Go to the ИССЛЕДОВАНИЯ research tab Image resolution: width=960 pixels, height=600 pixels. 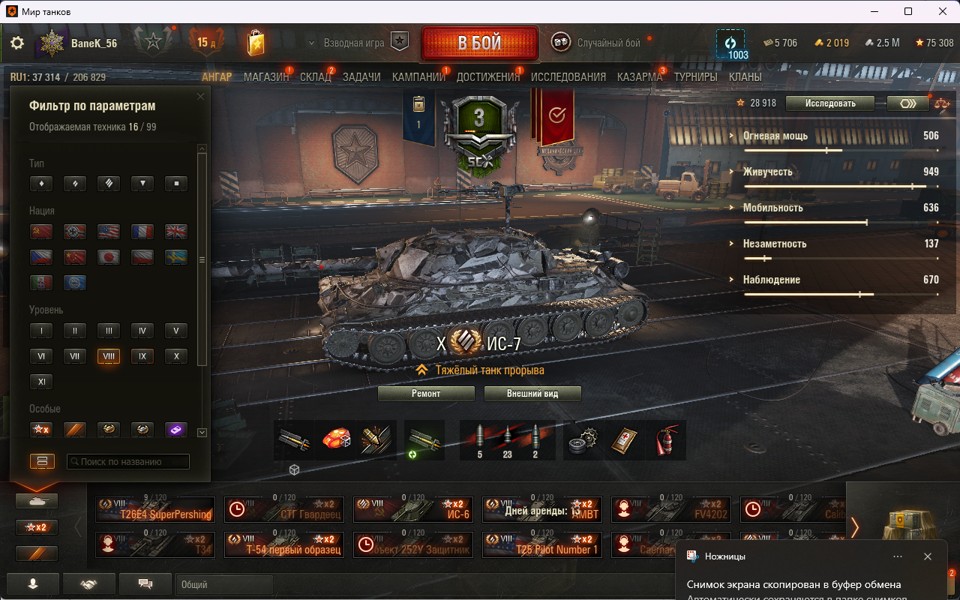pyautogui.click(x=568, y=77)
